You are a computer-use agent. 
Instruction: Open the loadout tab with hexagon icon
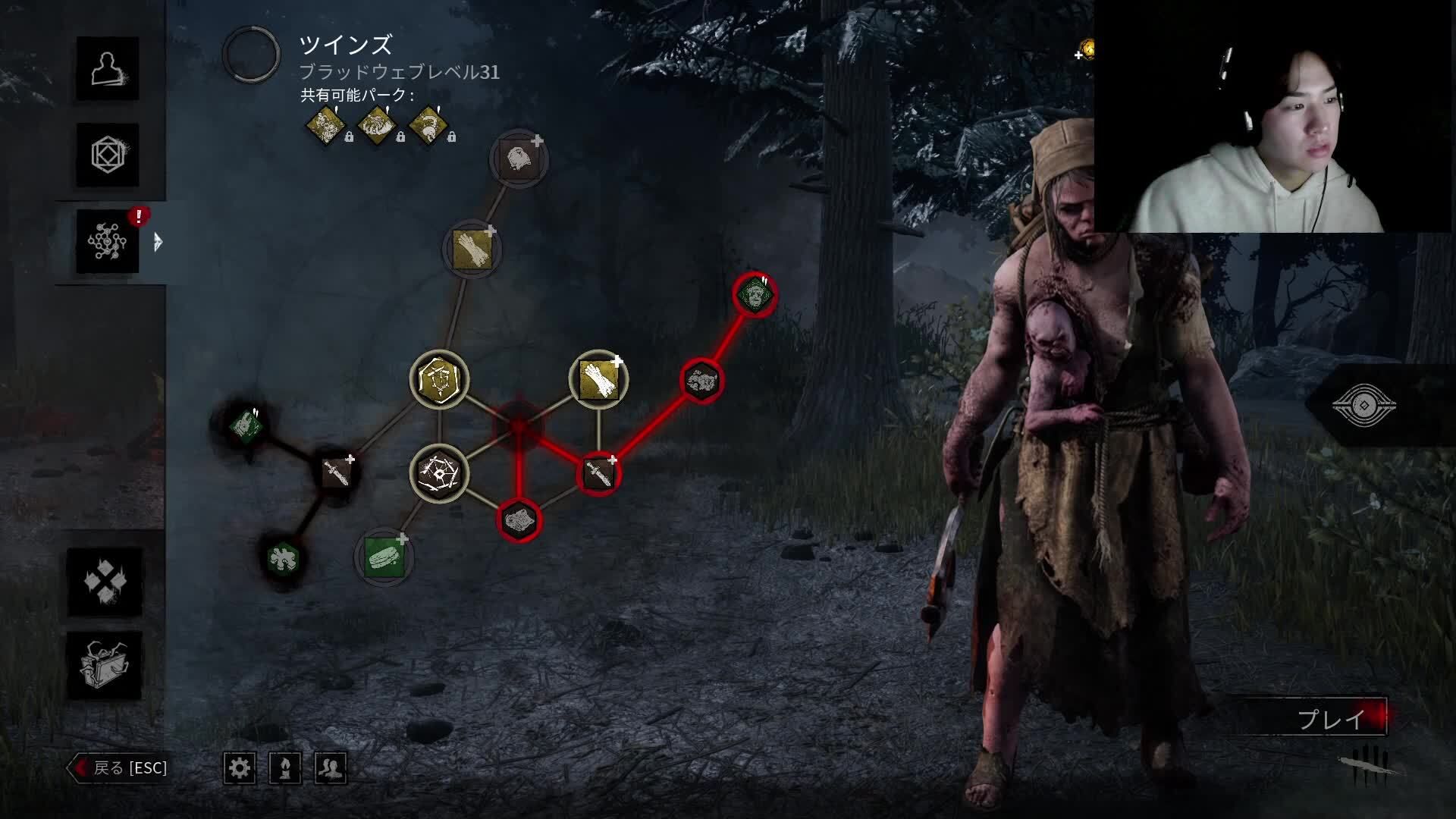(x=107, y=155)
